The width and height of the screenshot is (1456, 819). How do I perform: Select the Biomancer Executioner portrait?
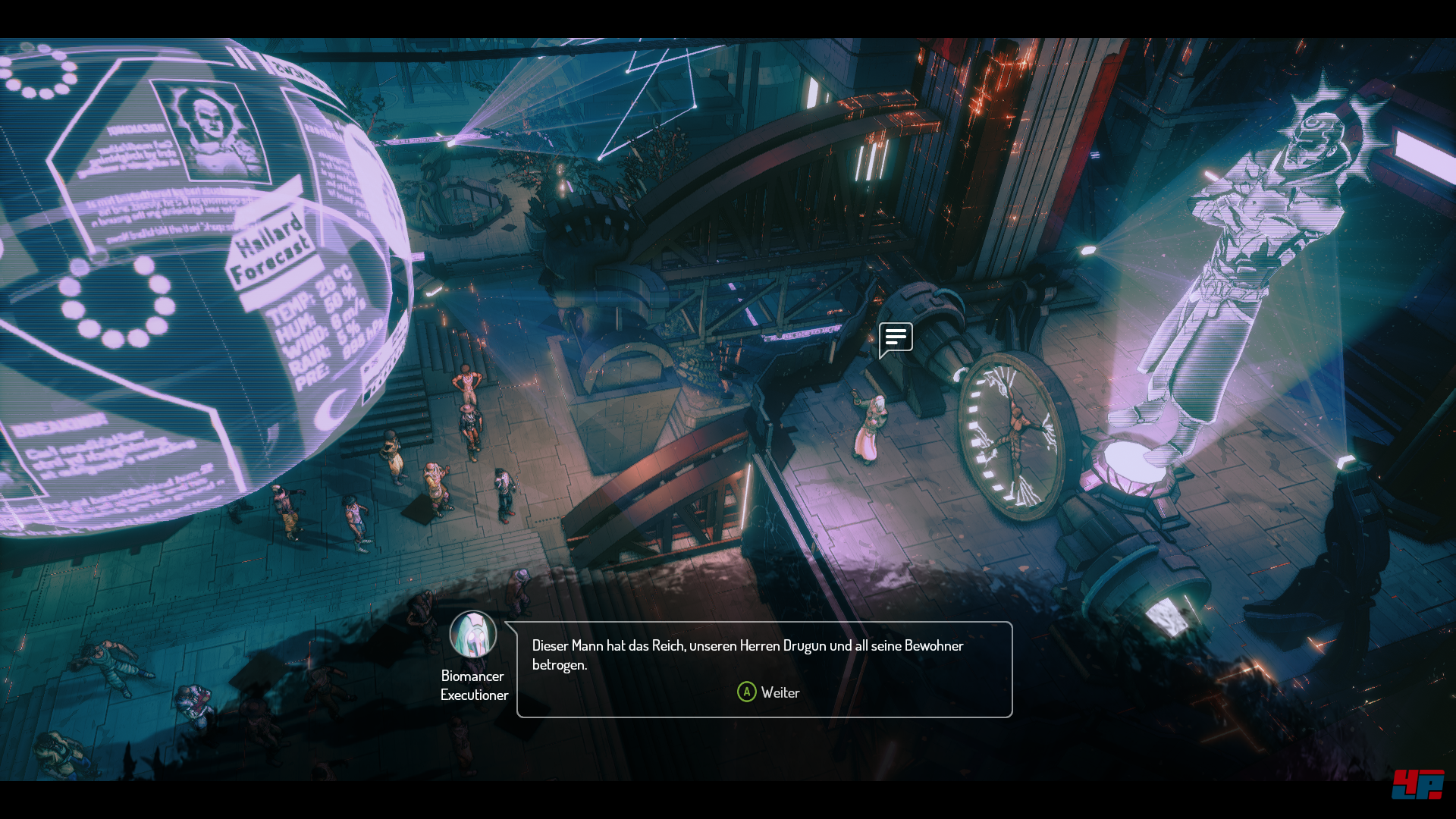pos(473,635)
